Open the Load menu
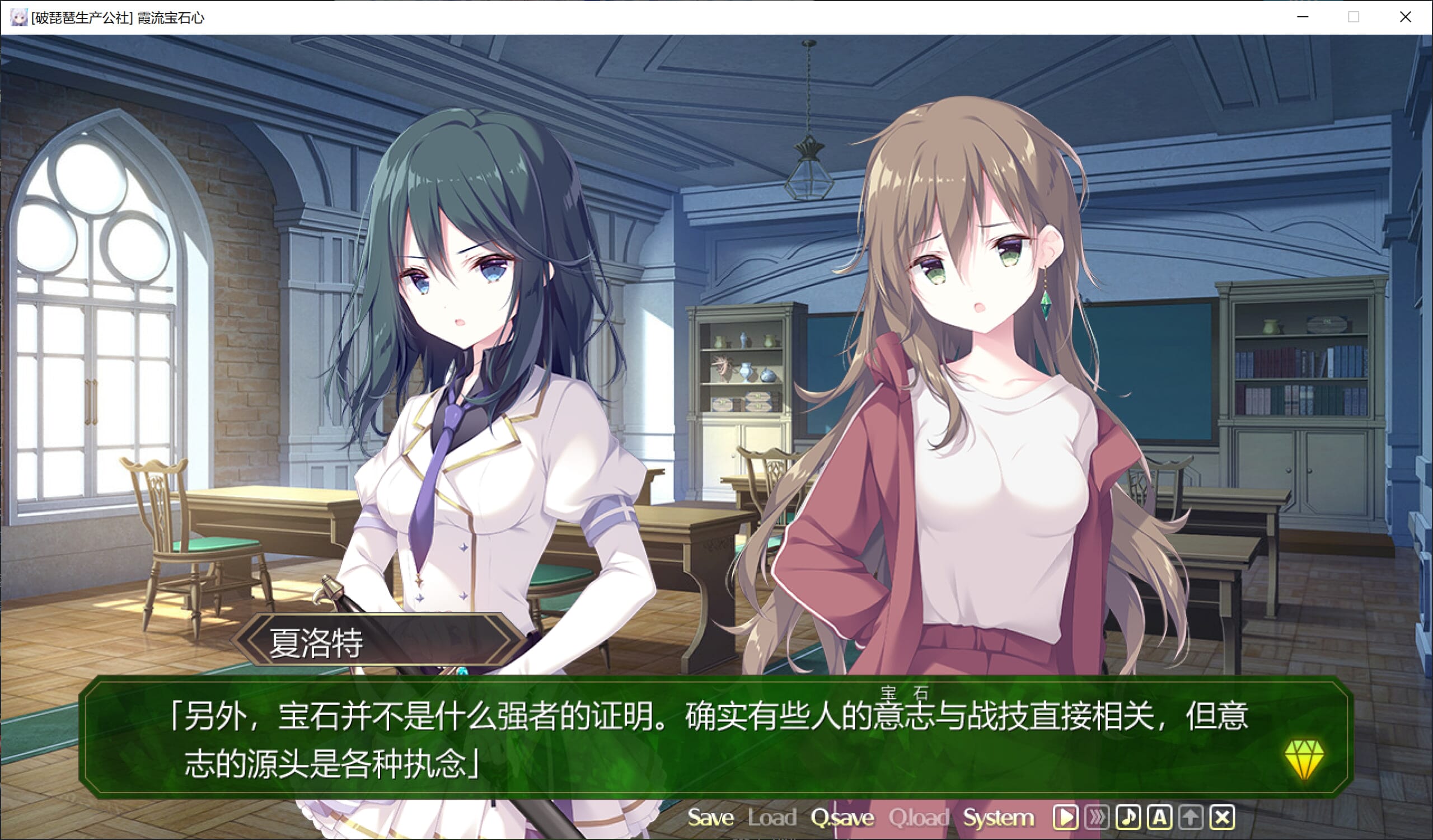1433x840 pixels. click(x=772, y=818)
